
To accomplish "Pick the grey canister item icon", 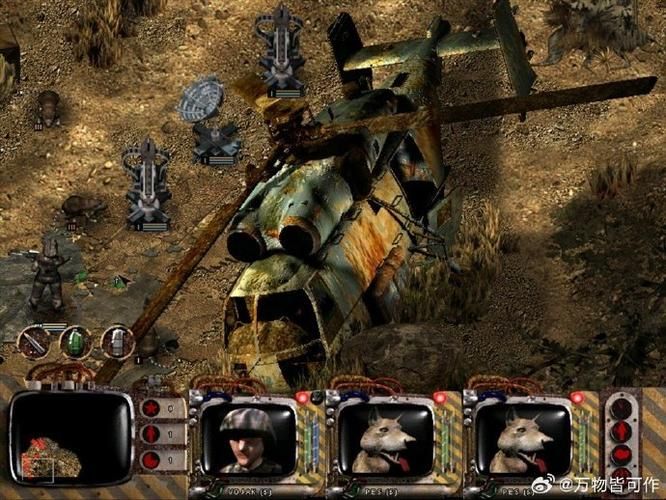I will (117, 342).
